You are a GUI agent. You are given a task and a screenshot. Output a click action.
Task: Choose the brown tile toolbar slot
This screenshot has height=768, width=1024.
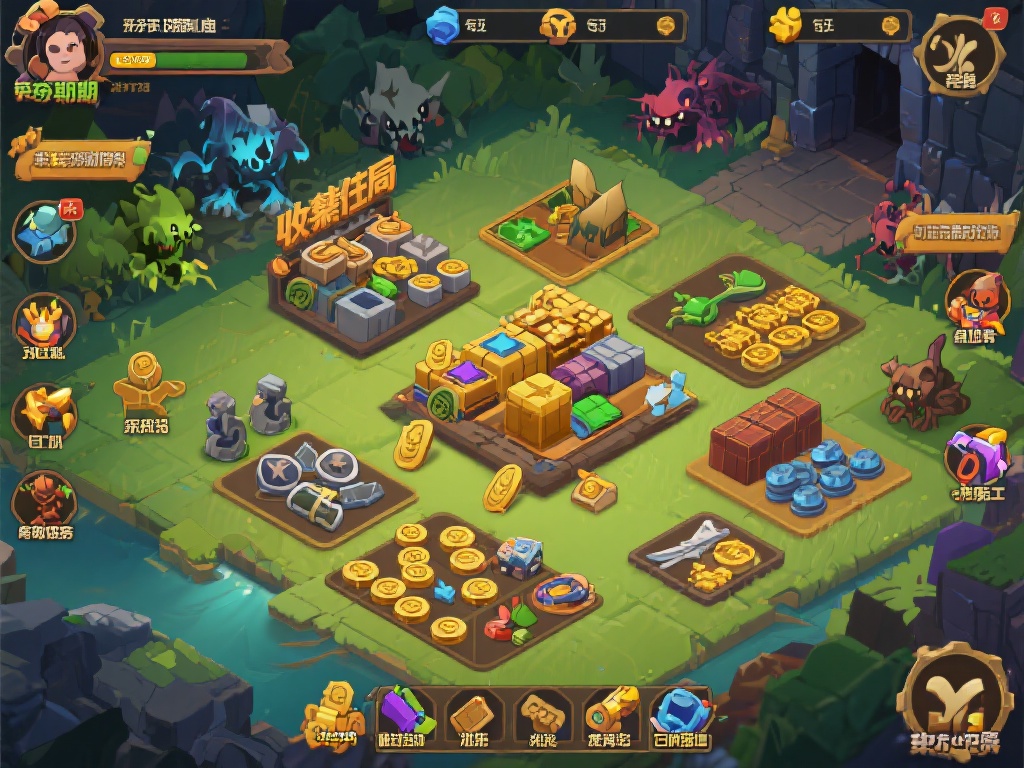[473, 714]
